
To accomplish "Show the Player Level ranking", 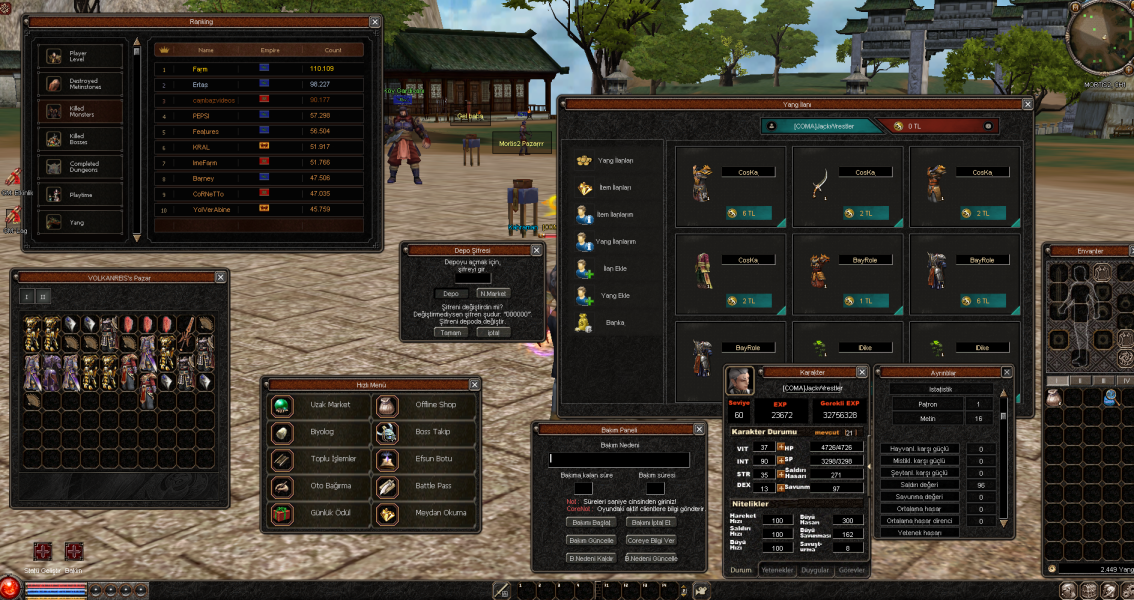I will click(x=80, y=57).
